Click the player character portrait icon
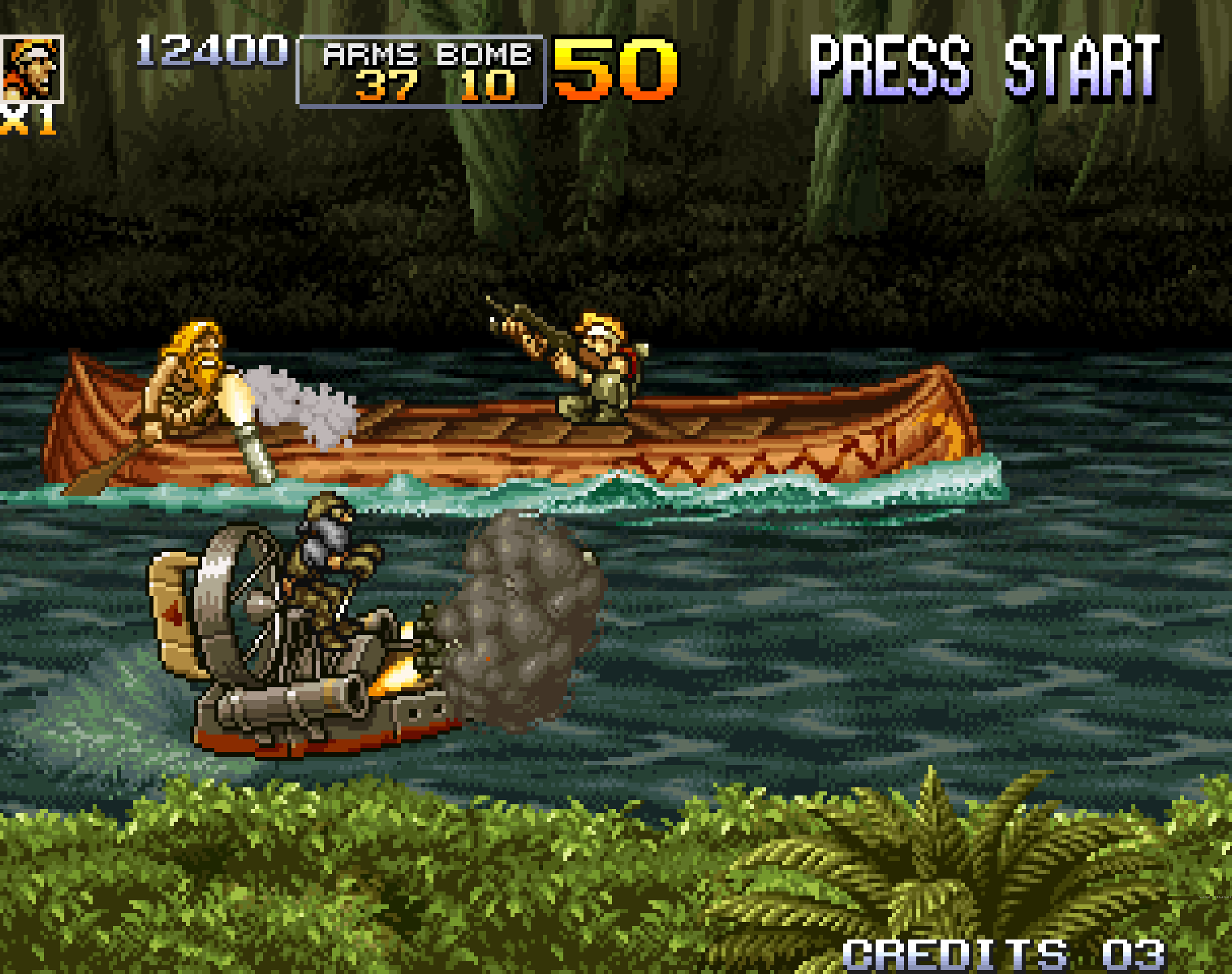The width and height of the screenshot is (1232, 974). [31, 68]
